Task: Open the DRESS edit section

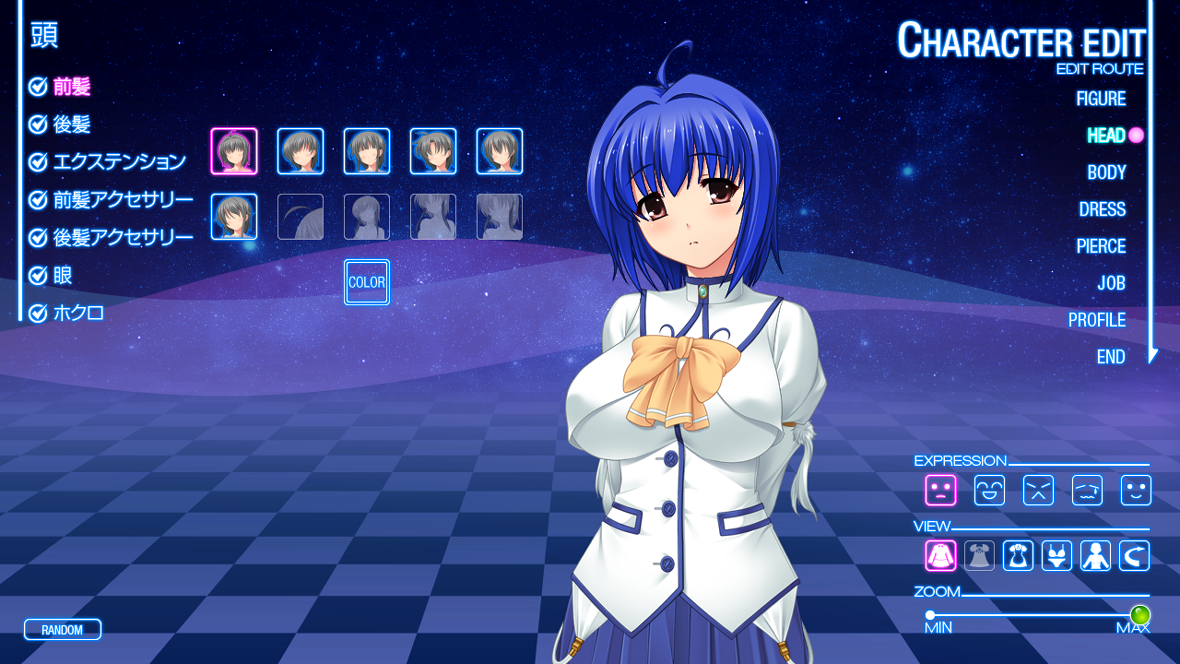Action: point(1102,209)
